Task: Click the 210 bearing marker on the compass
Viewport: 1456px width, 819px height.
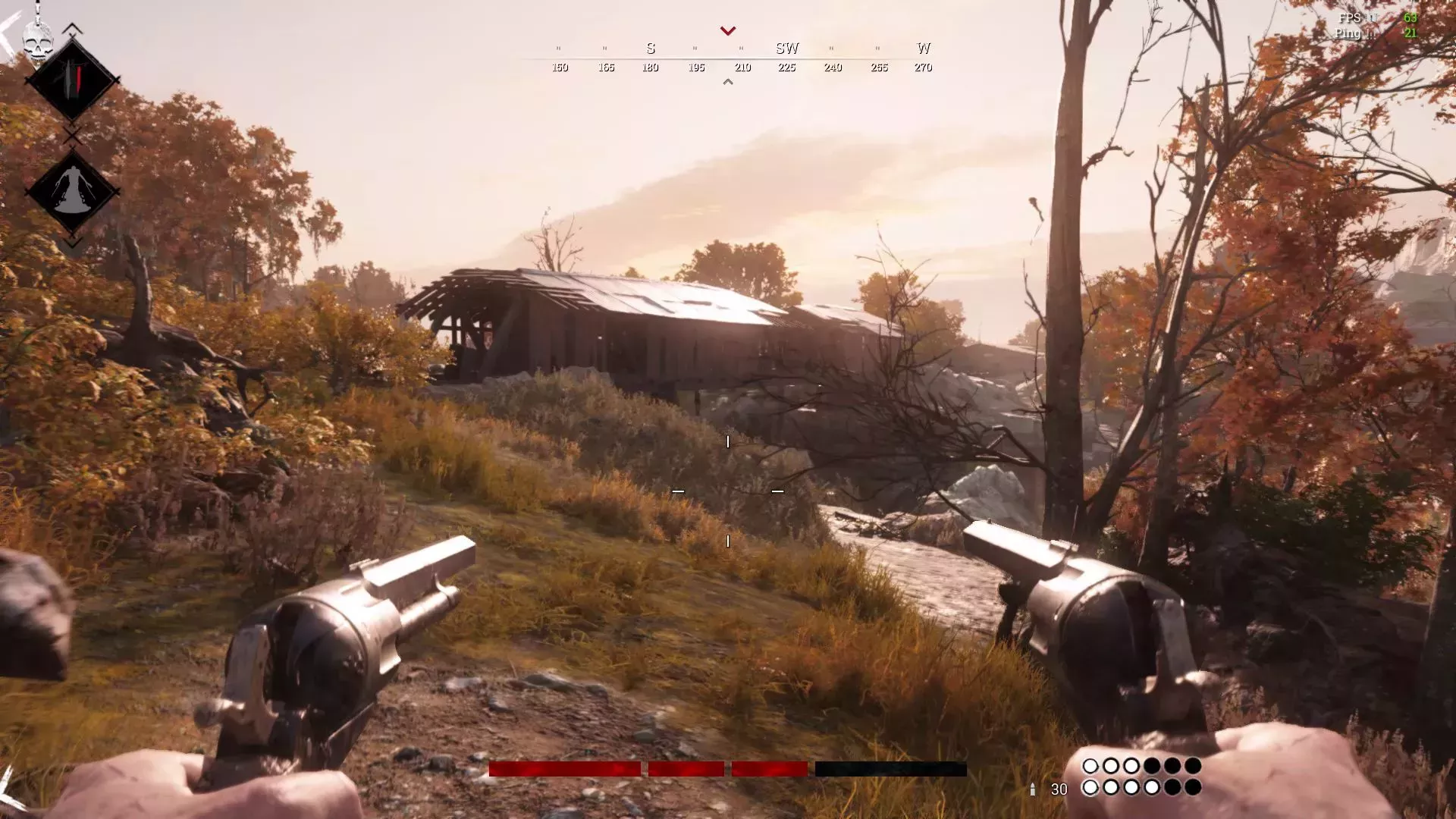Action: 742,67
